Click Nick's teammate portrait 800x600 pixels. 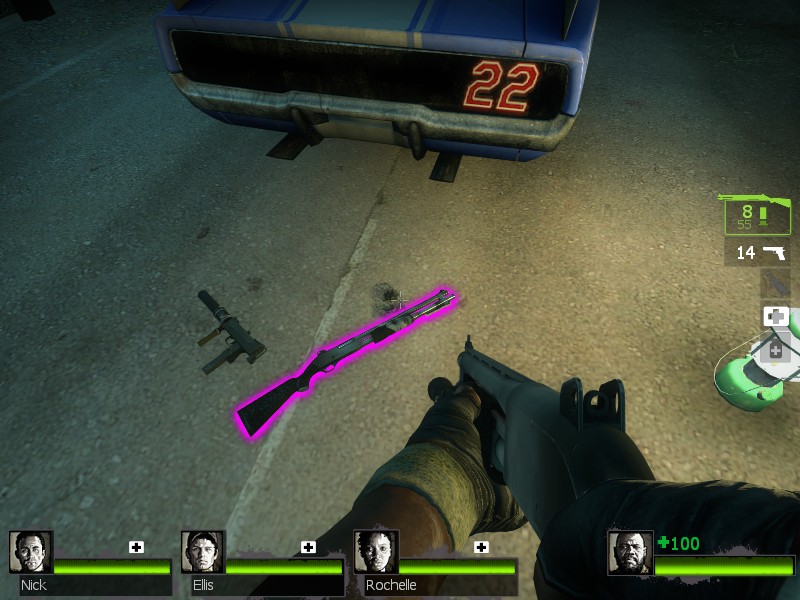(x=31, y=552)
